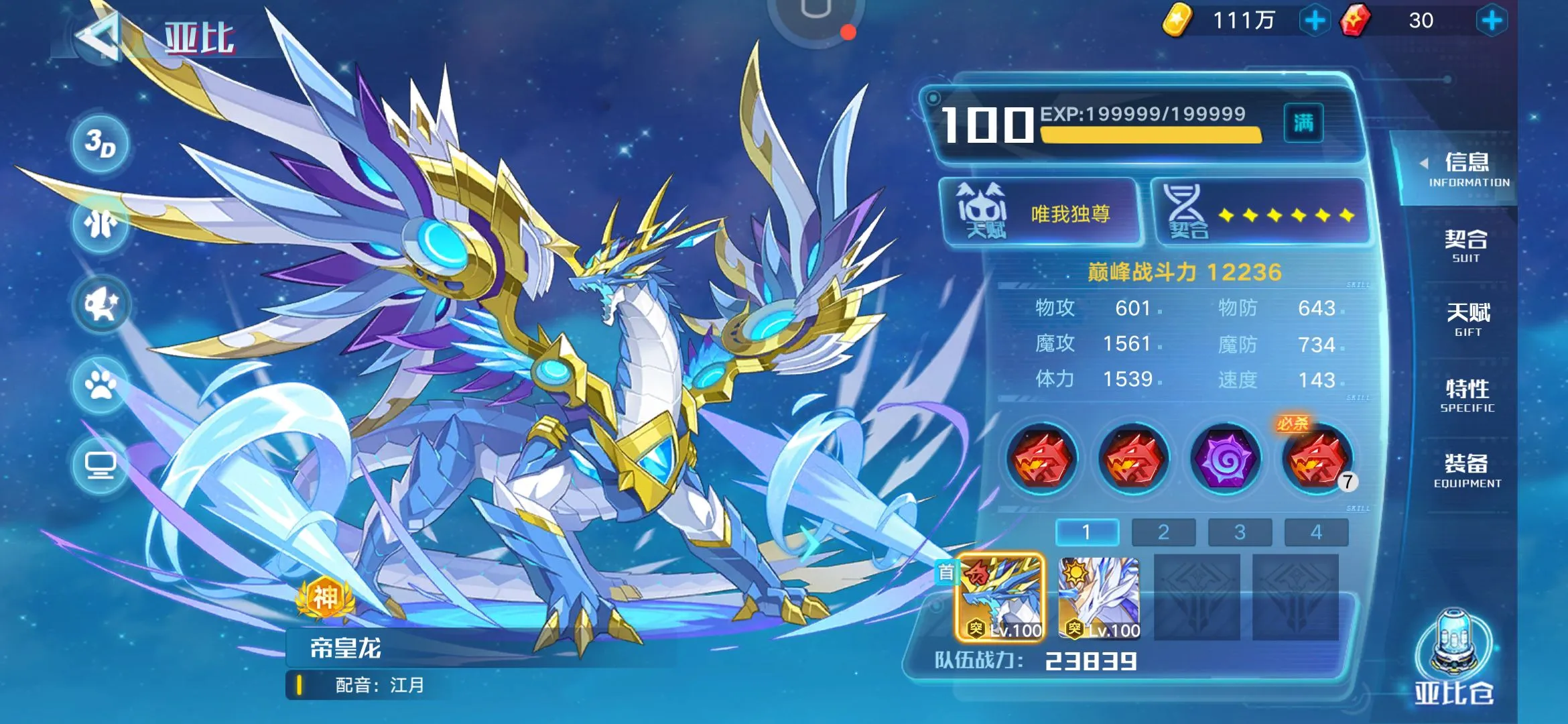1568x724 pixels.
Task: Select the lead blue dragon portrait
Action: [1000, 597]
